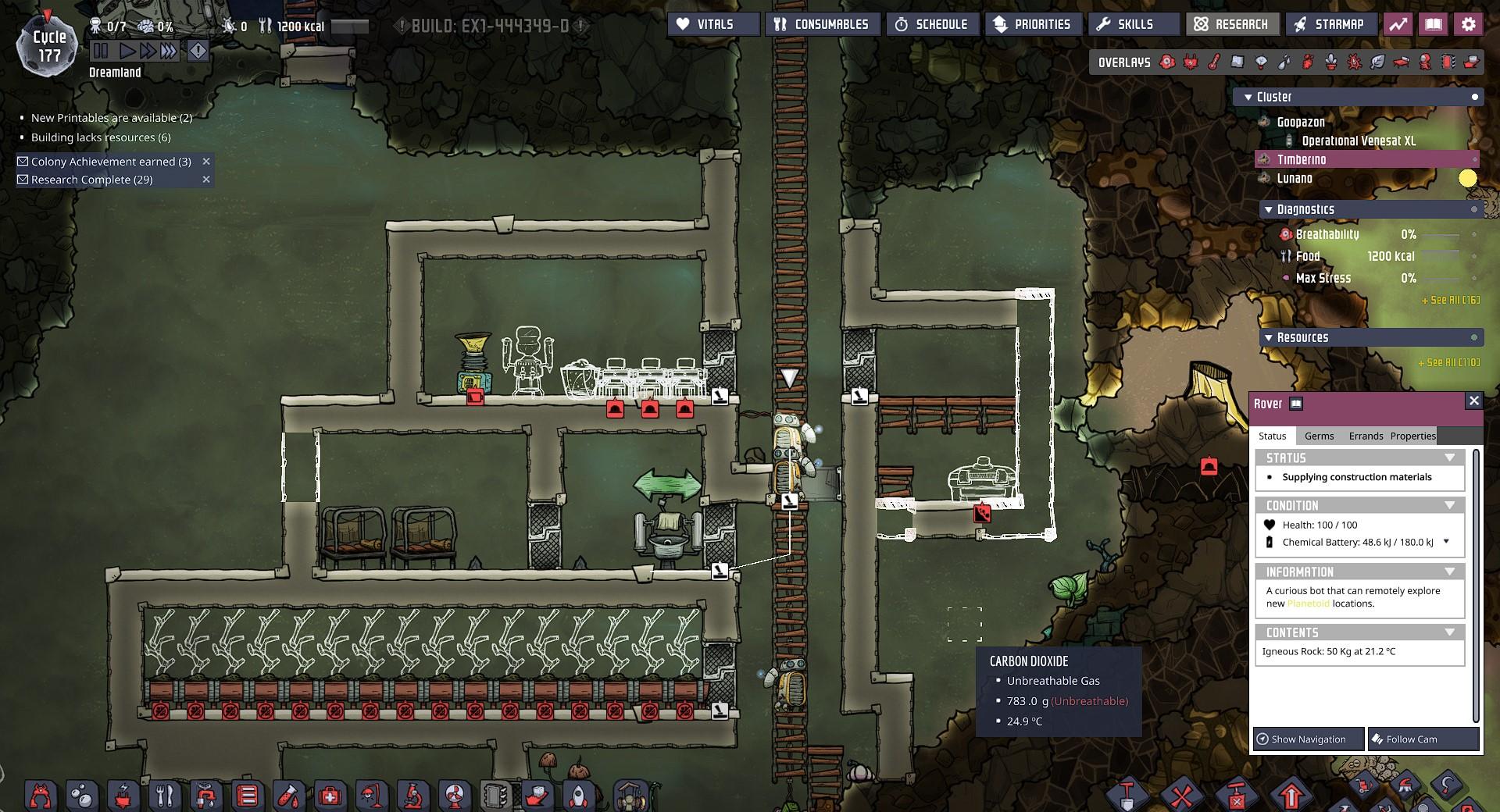Screen dimensions: 1500x812
Task: Open the settings gear menu
Action: [1468, 24]
